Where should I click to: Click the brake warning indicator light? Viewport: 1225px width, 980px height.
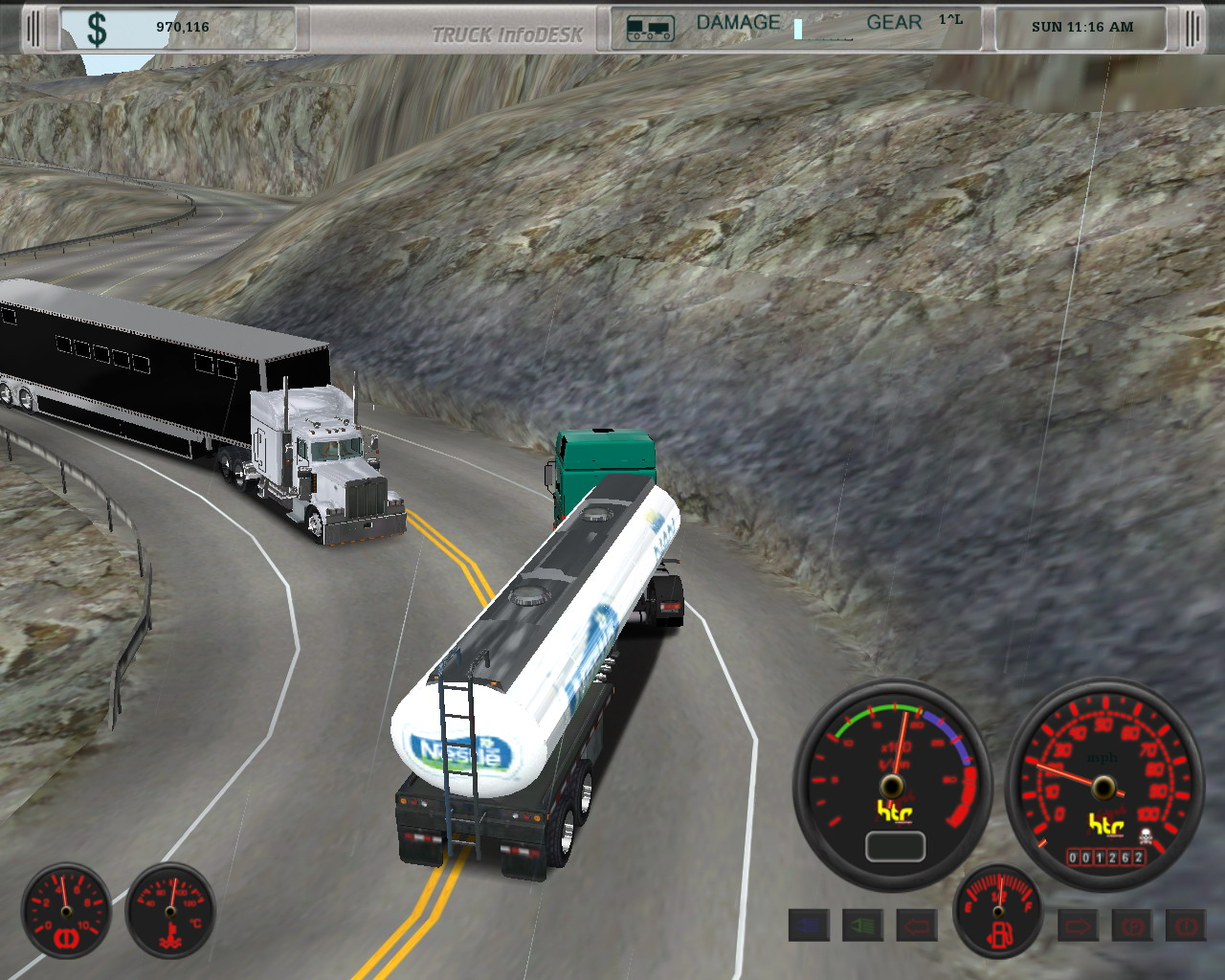click(x=1186, y=925)
